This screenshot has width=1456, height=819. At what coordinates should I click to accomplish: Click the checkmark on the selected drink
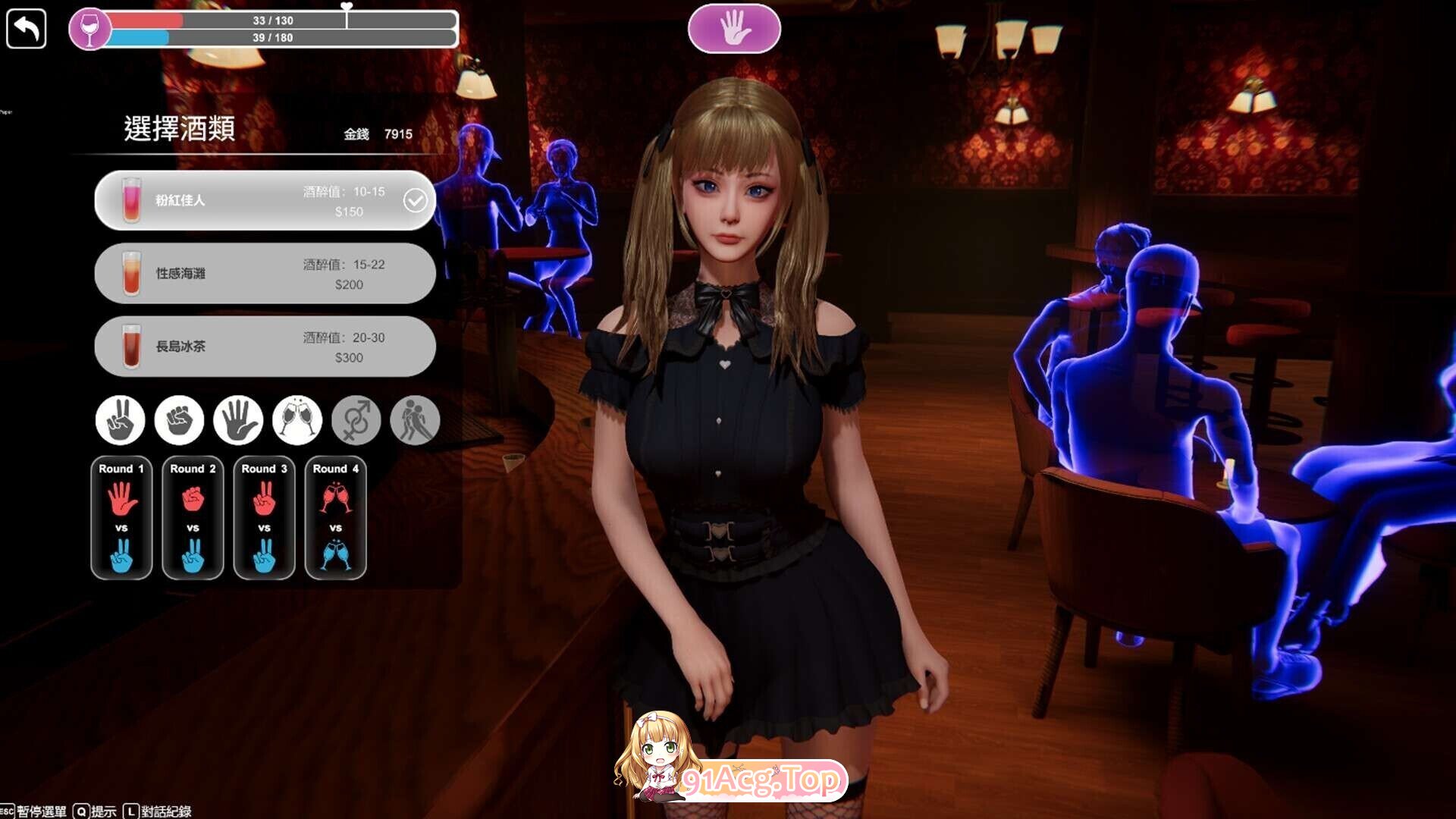point(415,199)
